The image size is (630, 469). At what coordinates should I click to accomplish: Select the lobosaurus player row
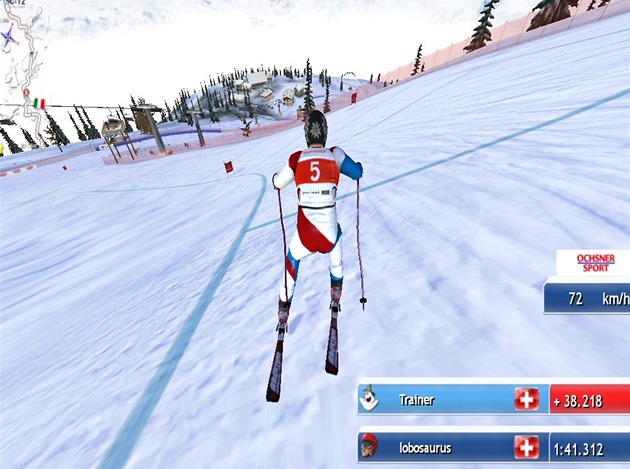[450, 446]
